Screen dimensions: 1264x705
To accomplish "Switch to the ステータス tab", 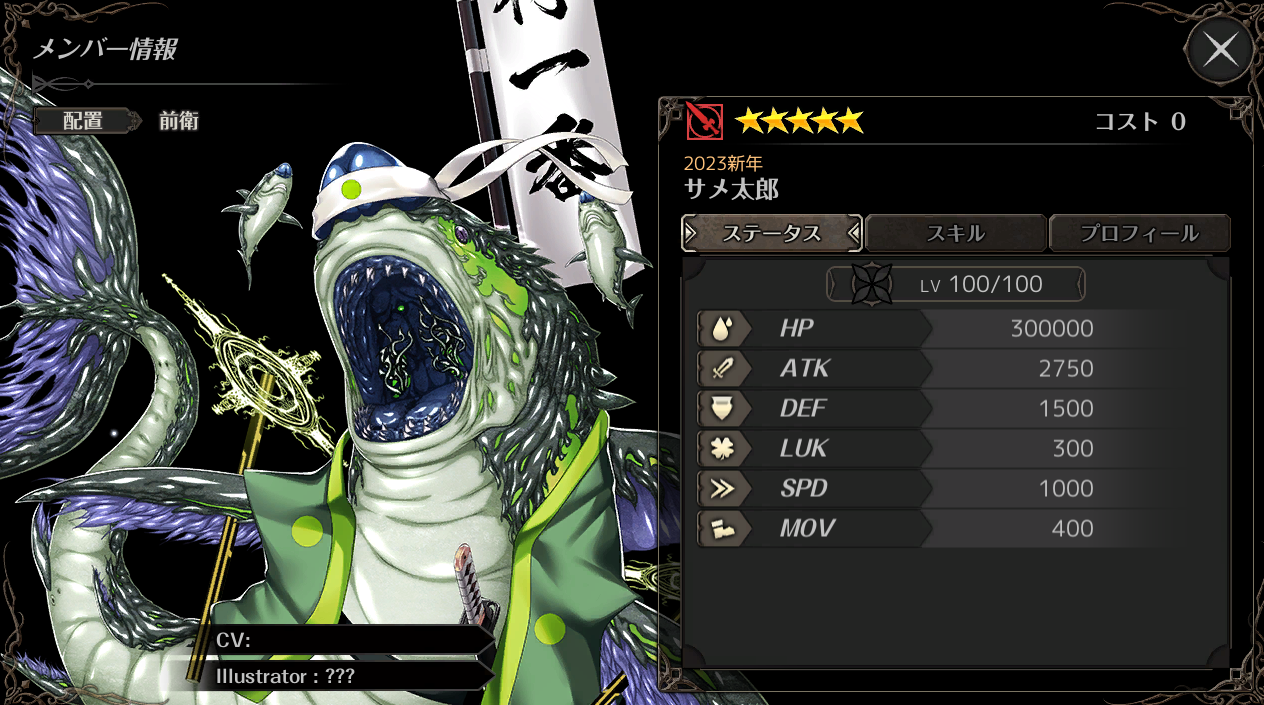I will [x=771, y=234].
